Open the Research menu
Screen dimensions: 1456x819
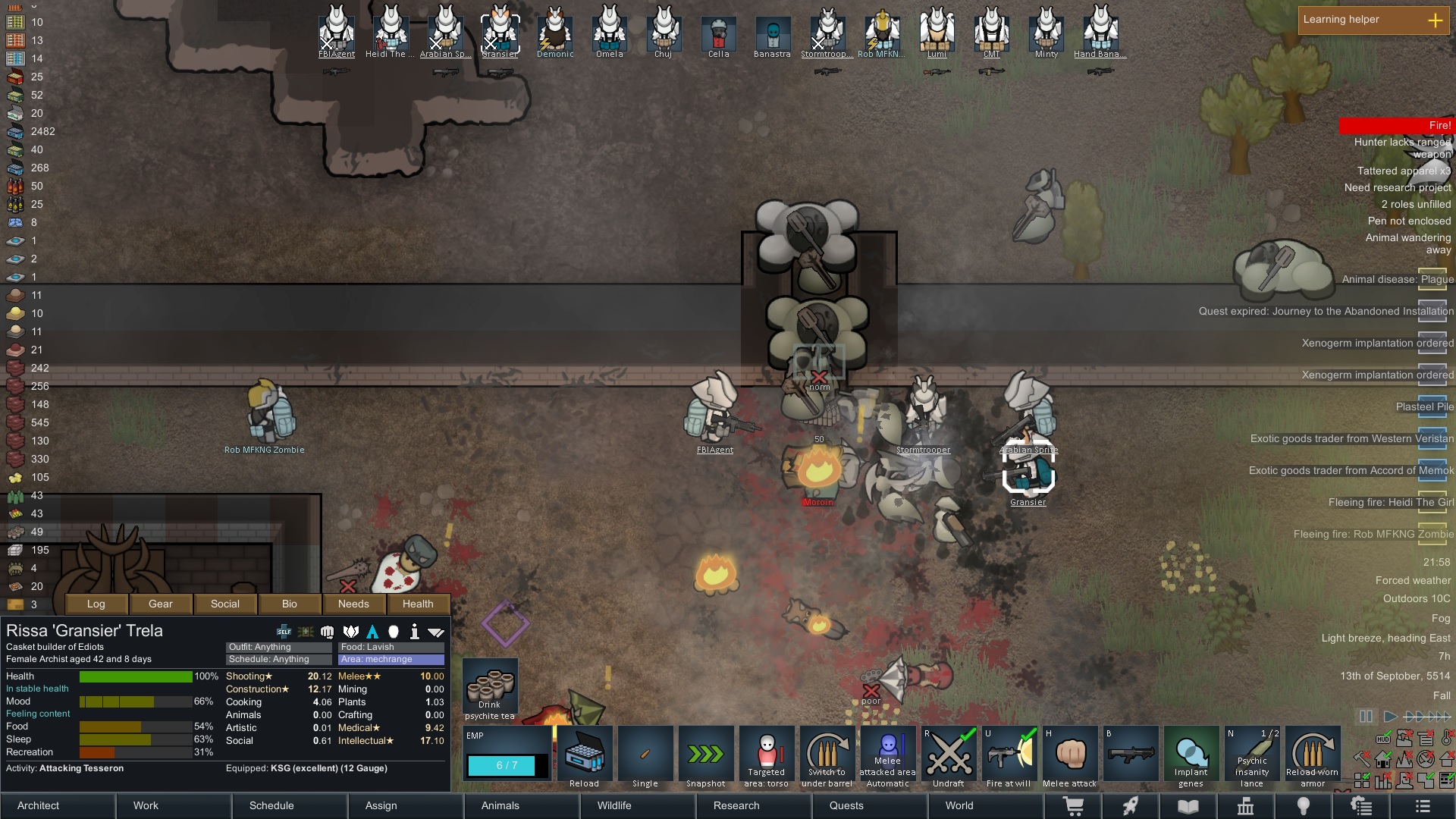click(751, 805)
